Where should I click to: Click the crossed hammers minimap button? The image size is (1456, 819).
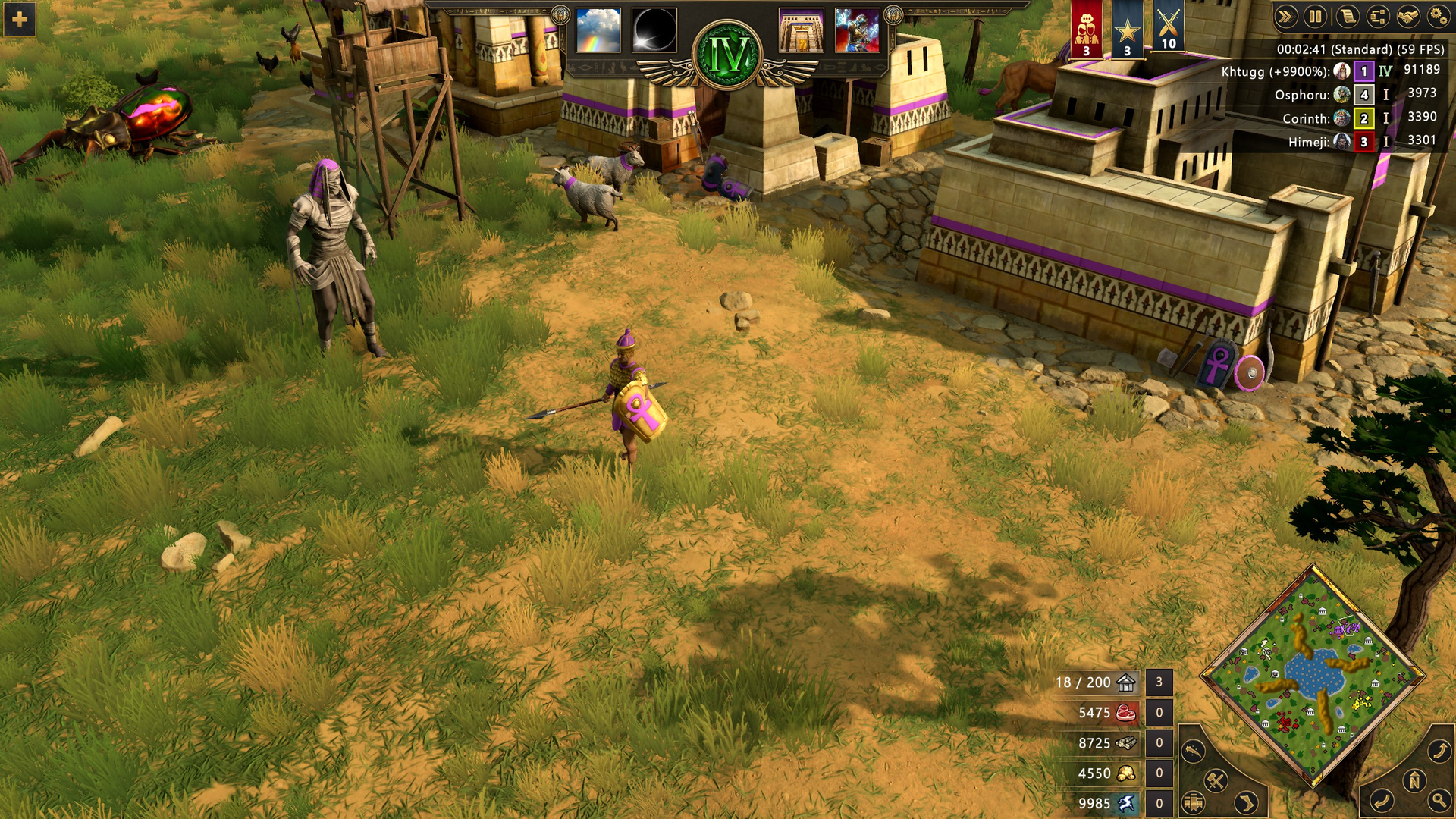click(x=1216, y=780)
